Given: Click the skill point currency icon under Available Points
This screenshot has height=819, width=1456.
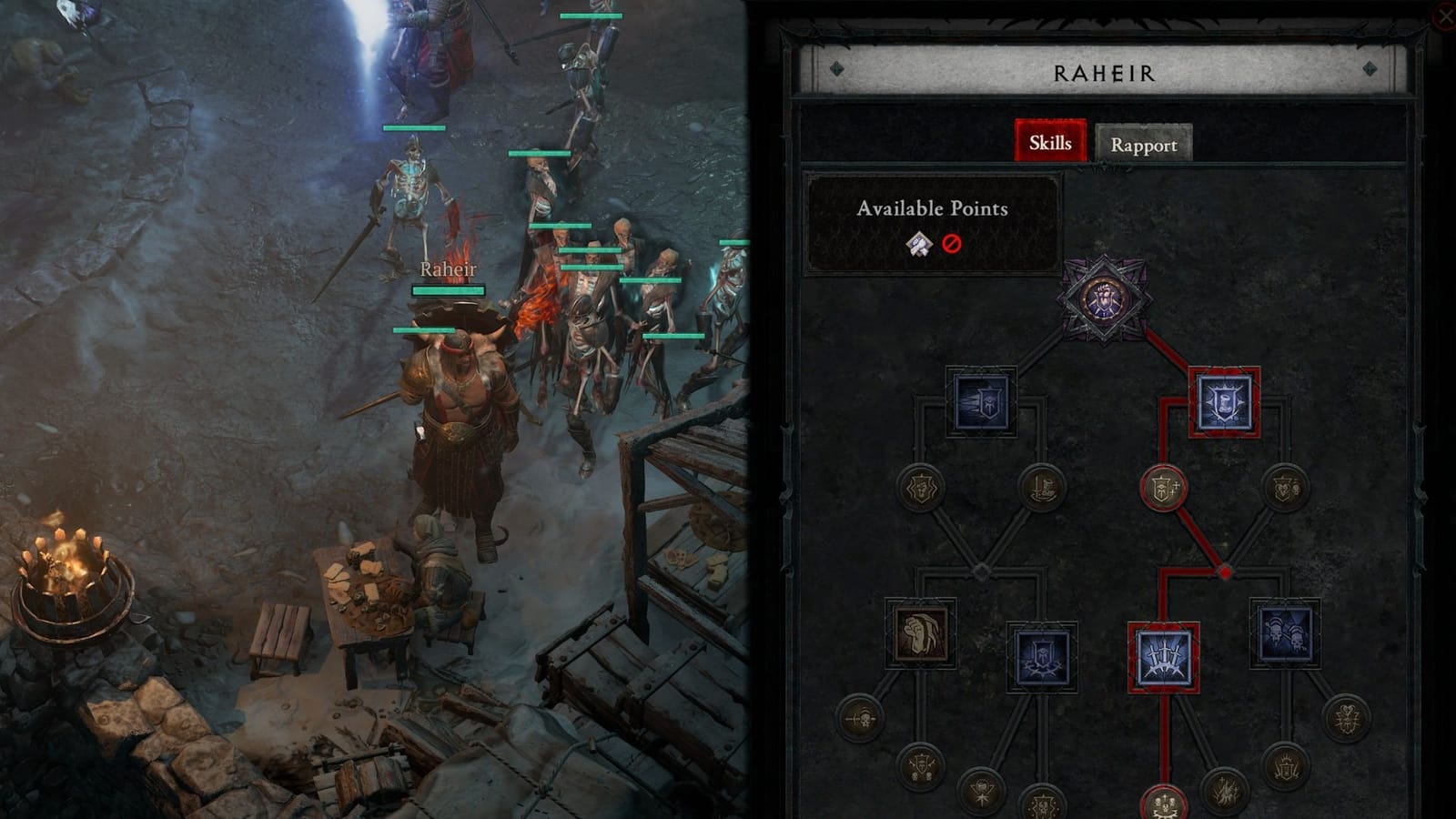Looking at the screenshot, I should [919, 244].
